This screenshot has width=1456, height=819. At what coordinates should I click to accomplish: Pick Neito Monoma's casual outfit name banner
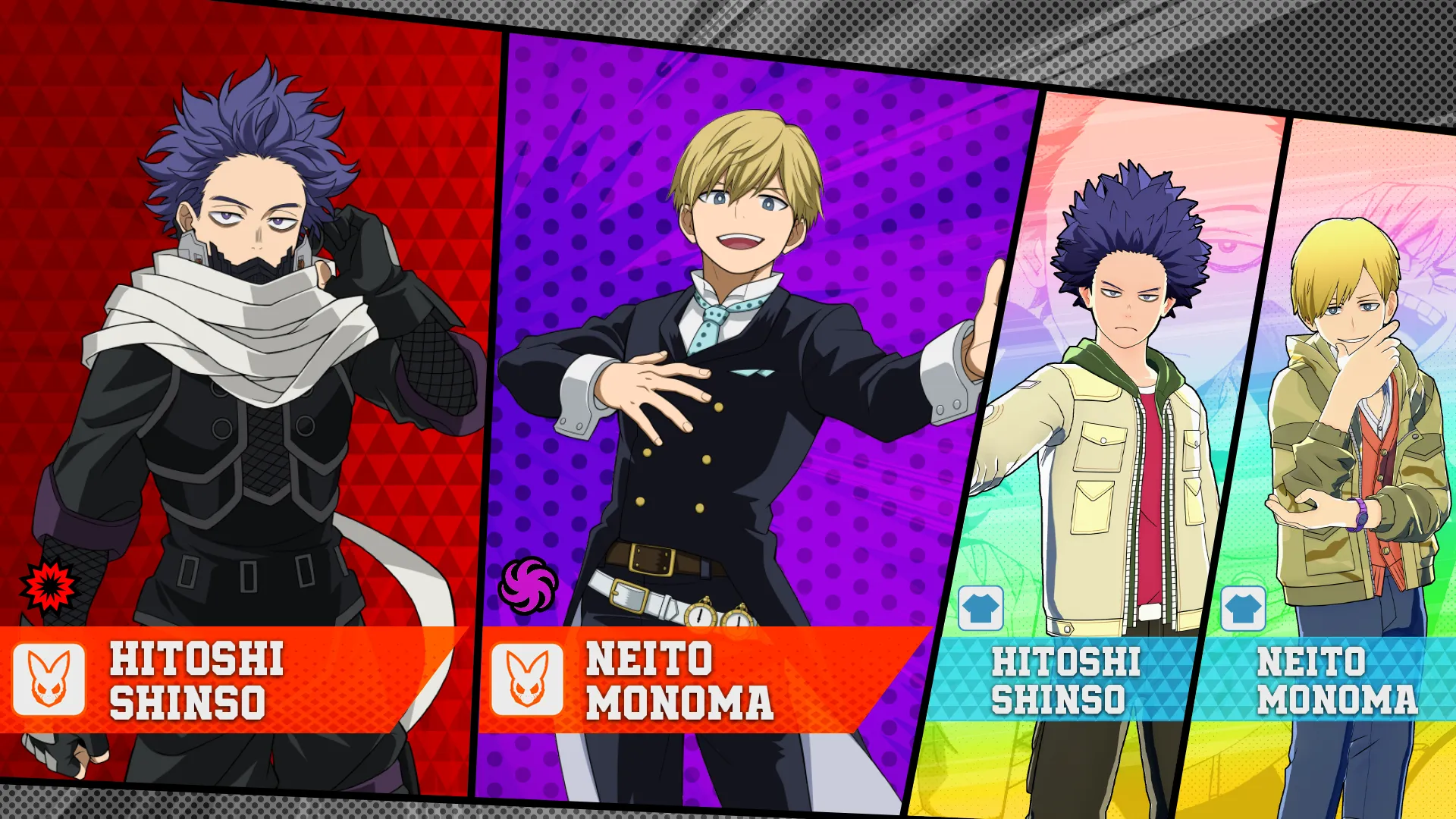[x=1336, y=680]
